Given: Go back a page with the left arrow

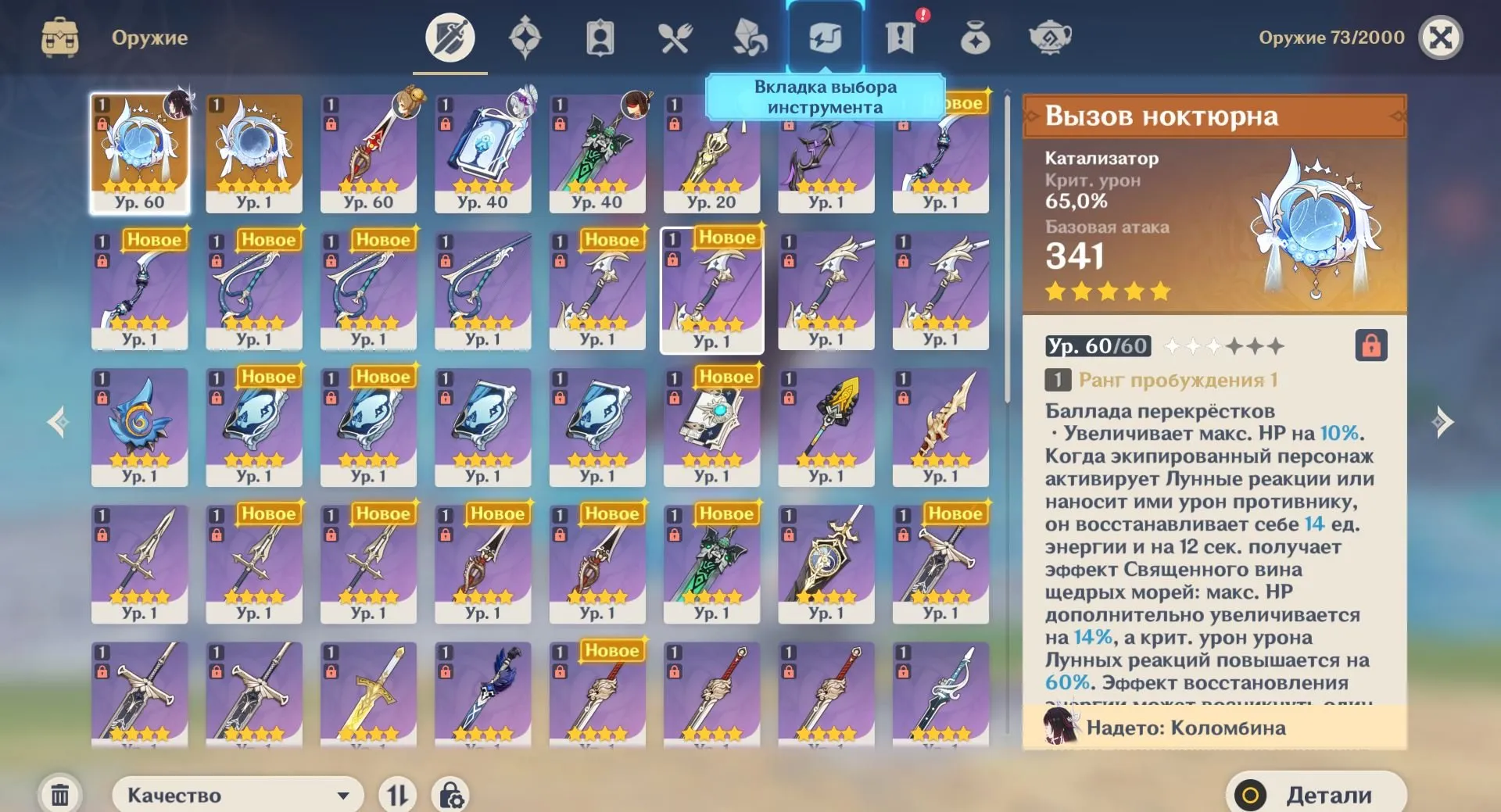Looking at the screenshot, I should 56,422.
